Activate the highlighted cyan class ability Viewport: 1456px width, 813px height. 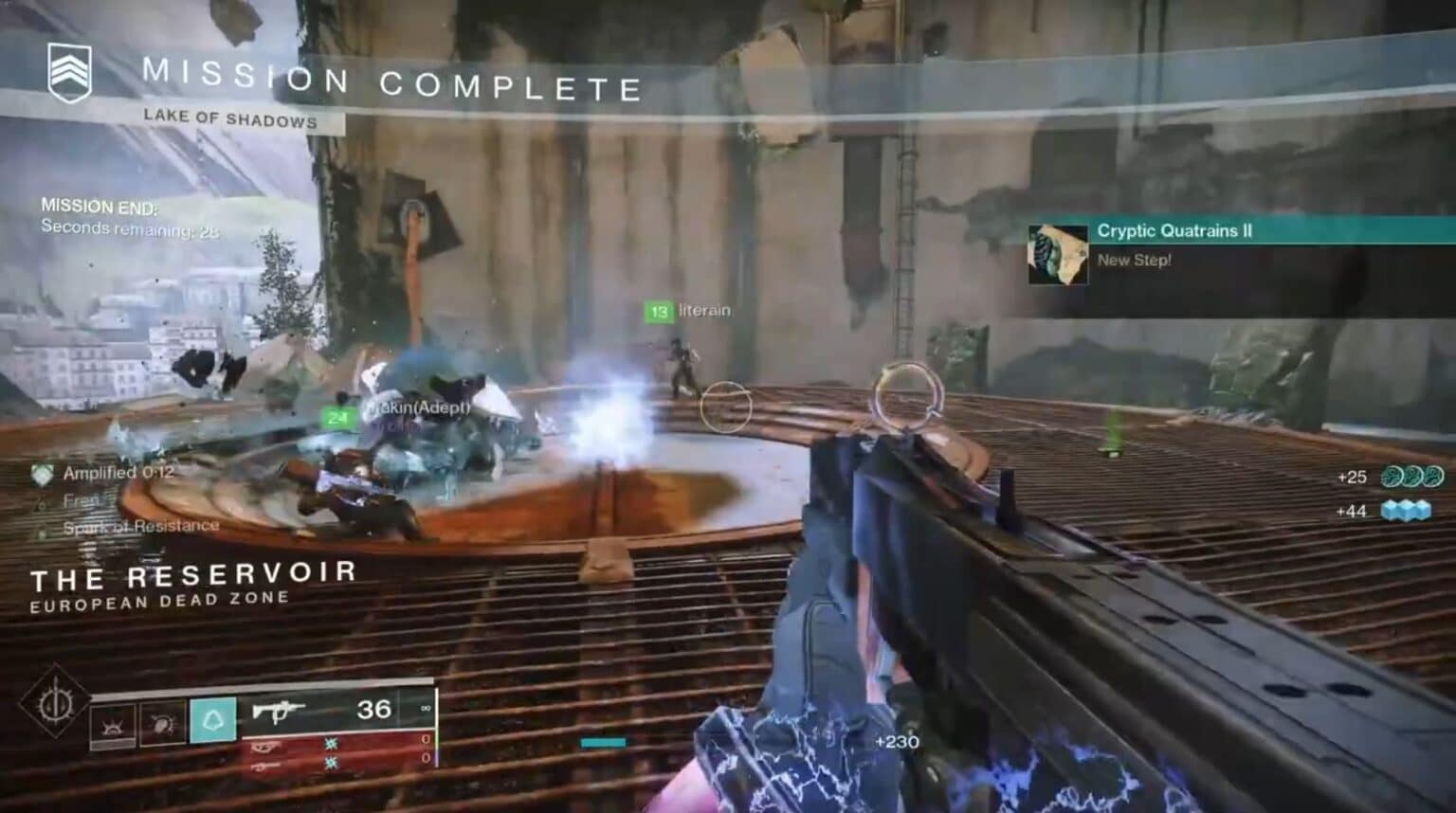click(212, 721)
